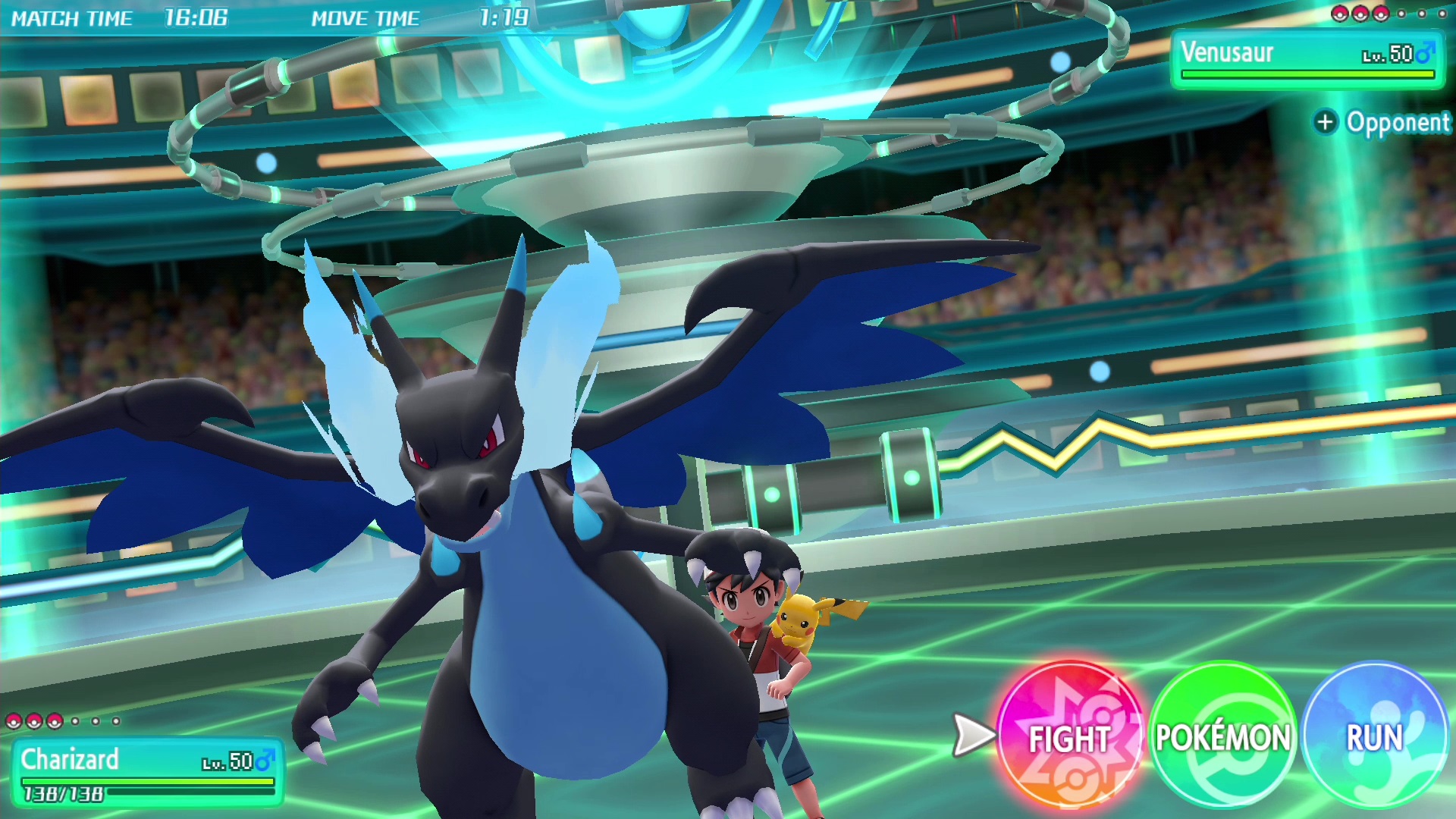This screenshot has width=1456, height=819.
Task: Toggle the second empty slot circle in Venusaur's row
Action: [x=1422, y=14]
